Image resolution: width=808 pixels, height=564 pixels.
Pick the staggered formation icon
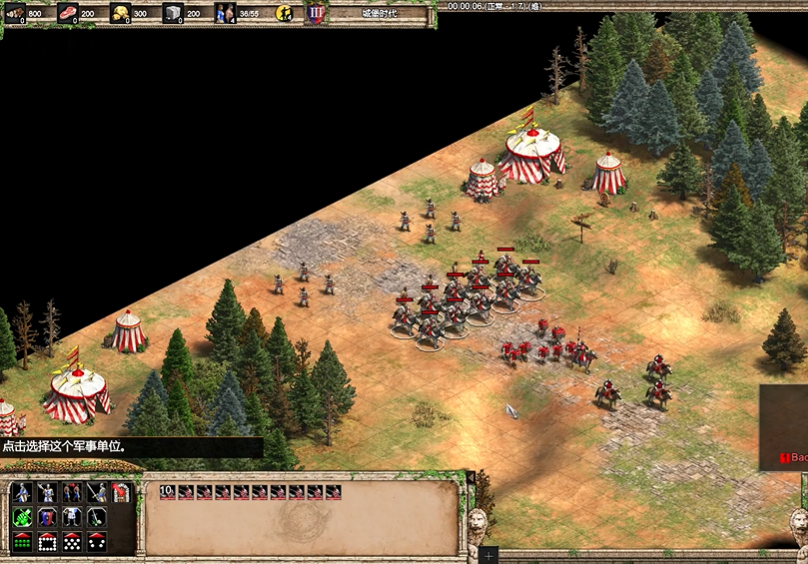coord(72,542)
